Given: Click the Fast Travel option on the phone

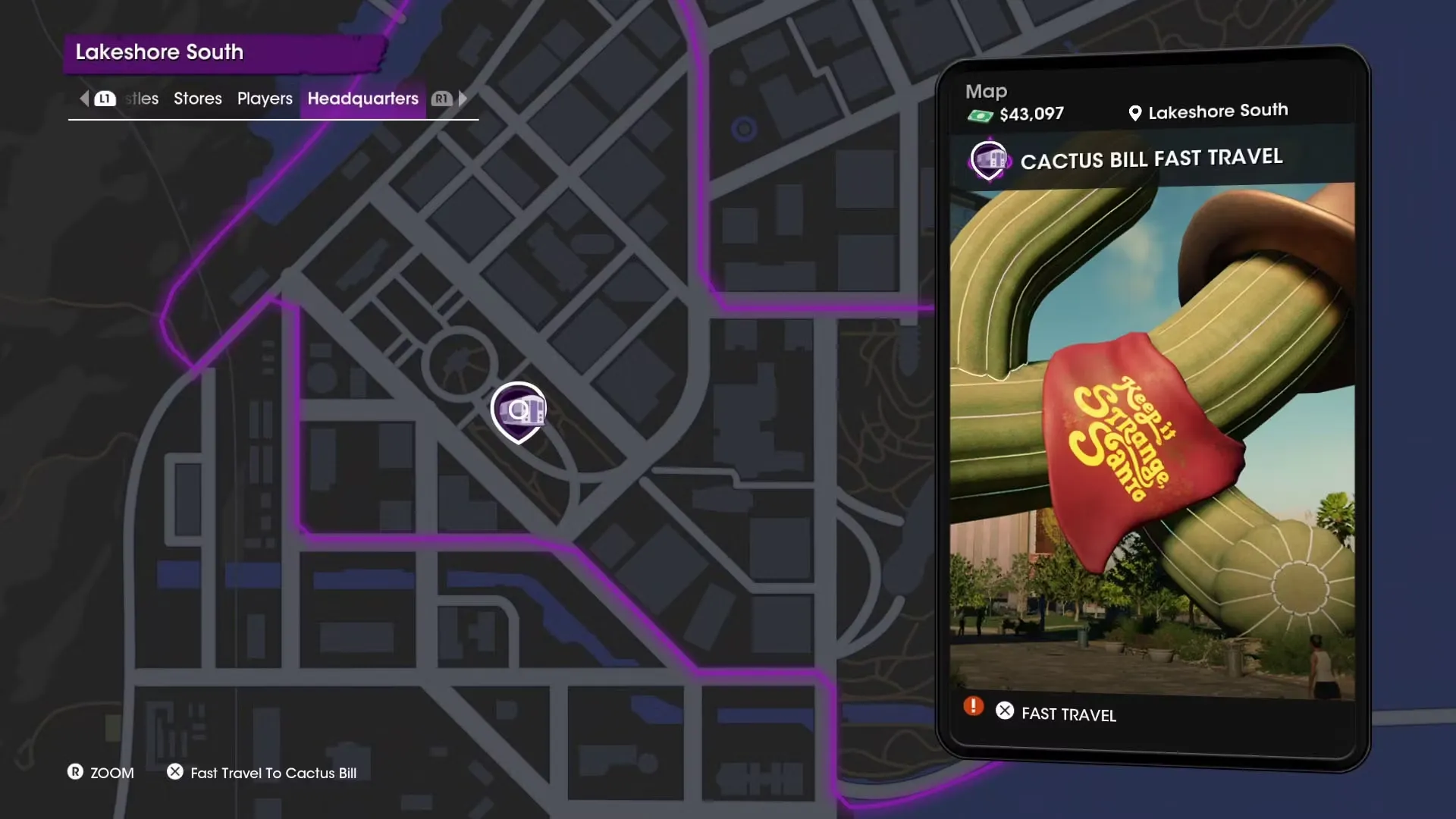Looking at the screenshot, I should (1068, 714).
